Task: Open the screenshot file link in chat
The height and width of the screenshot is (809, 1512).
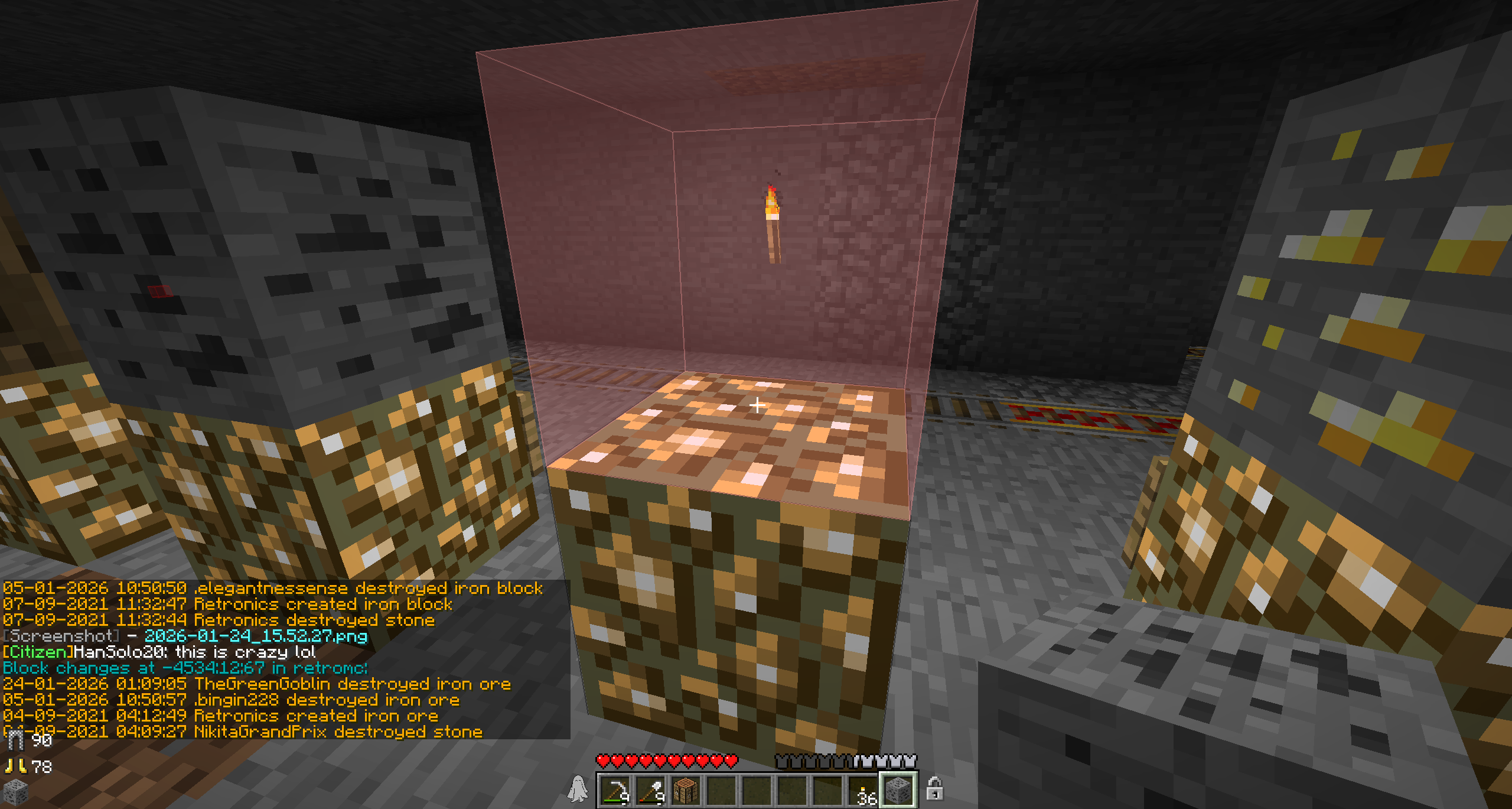Action: (256, 636)
